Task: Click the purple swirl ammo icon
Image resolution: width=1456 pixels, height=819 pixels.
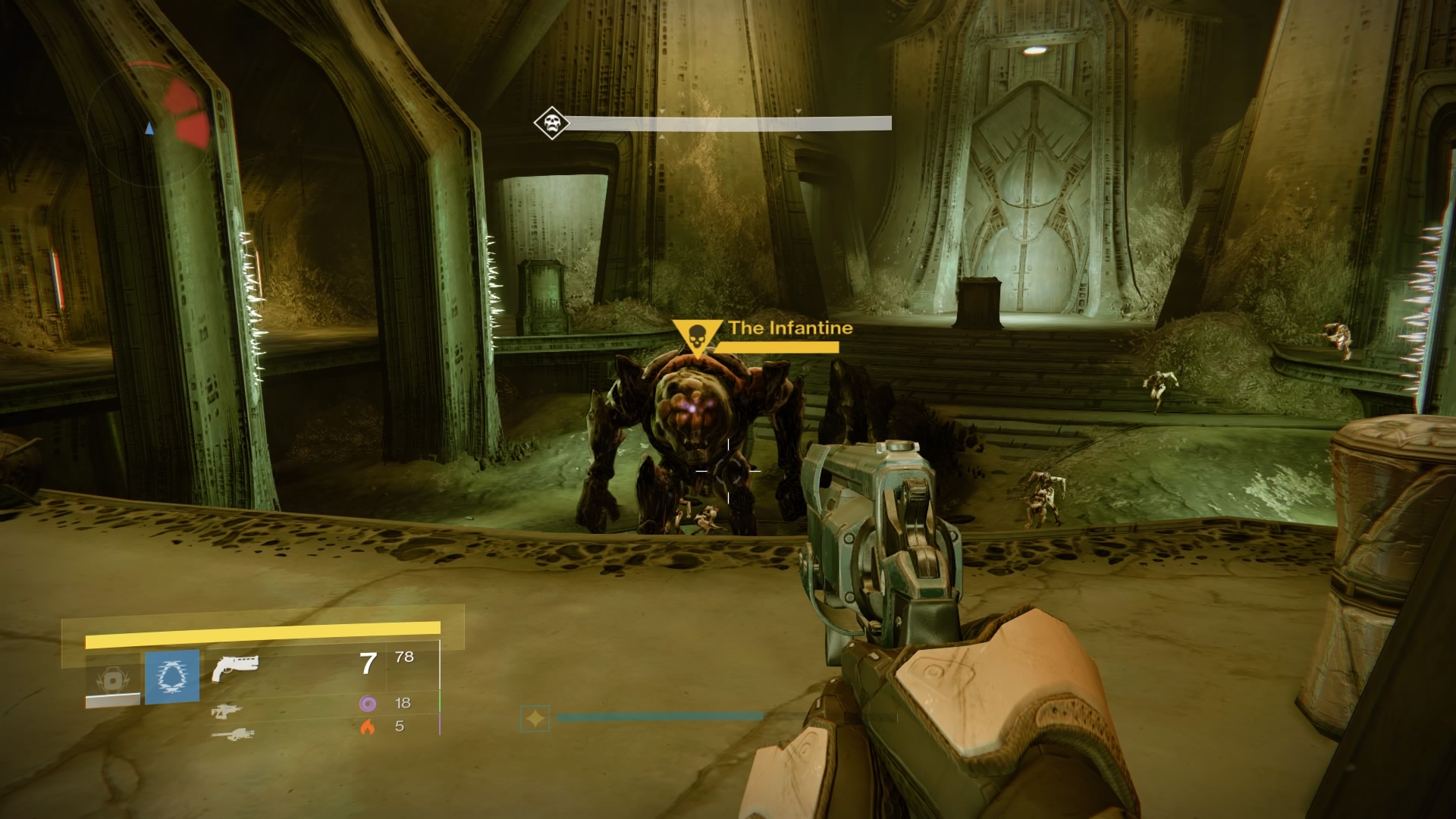Action: click(368, 704)
